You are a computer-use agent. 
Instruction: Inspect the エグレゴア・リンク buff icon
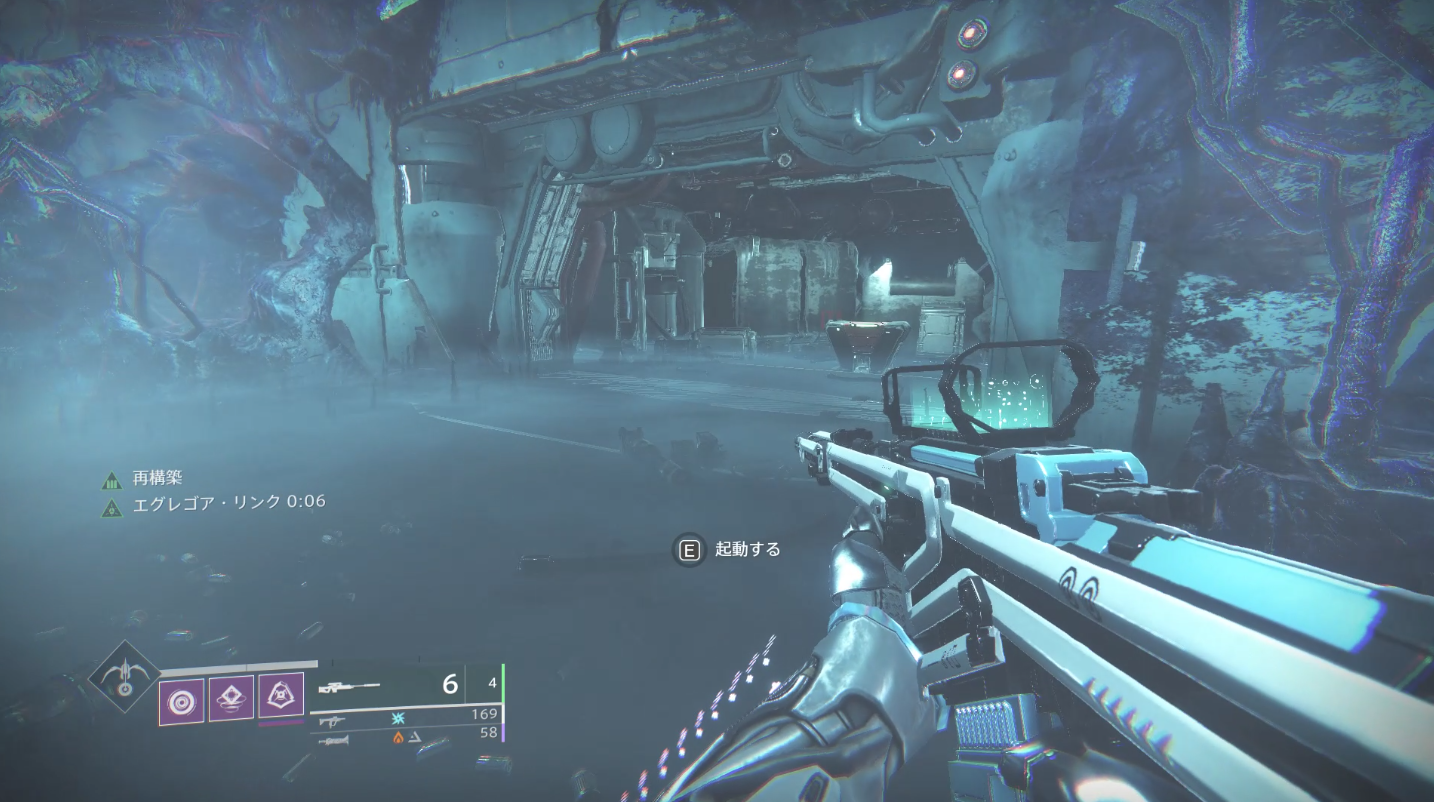coord(111,506)
